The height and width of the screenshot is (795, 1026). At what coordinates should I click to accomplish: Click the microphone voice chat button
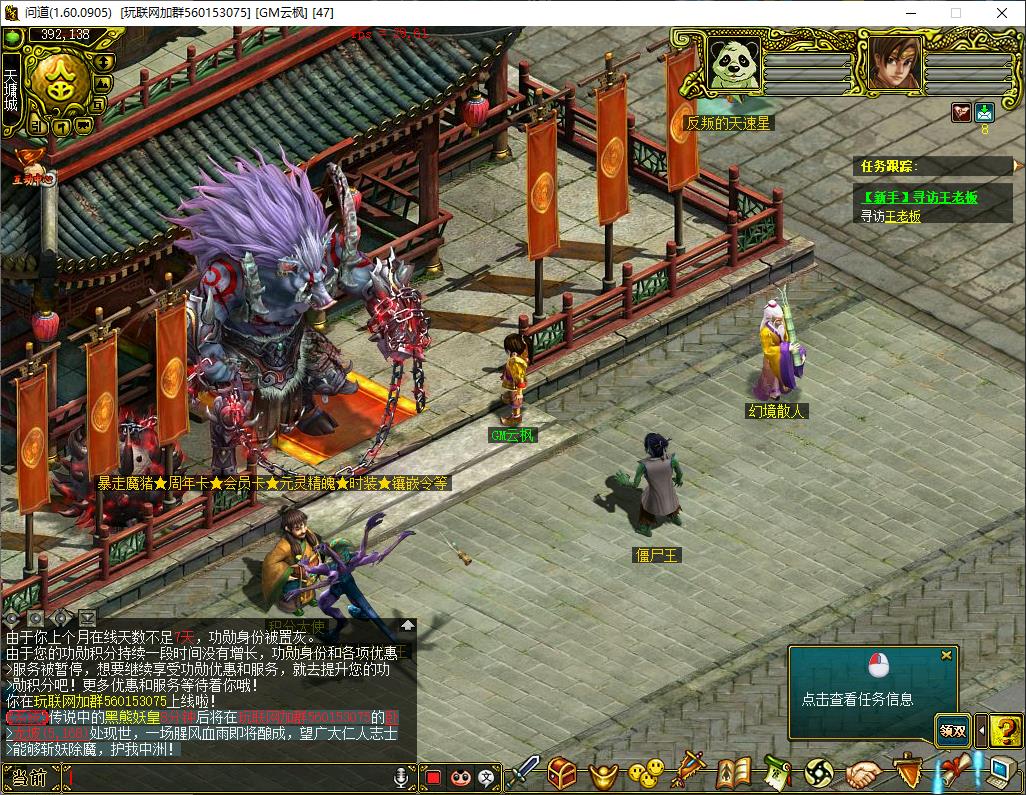(x=402, y=777)
